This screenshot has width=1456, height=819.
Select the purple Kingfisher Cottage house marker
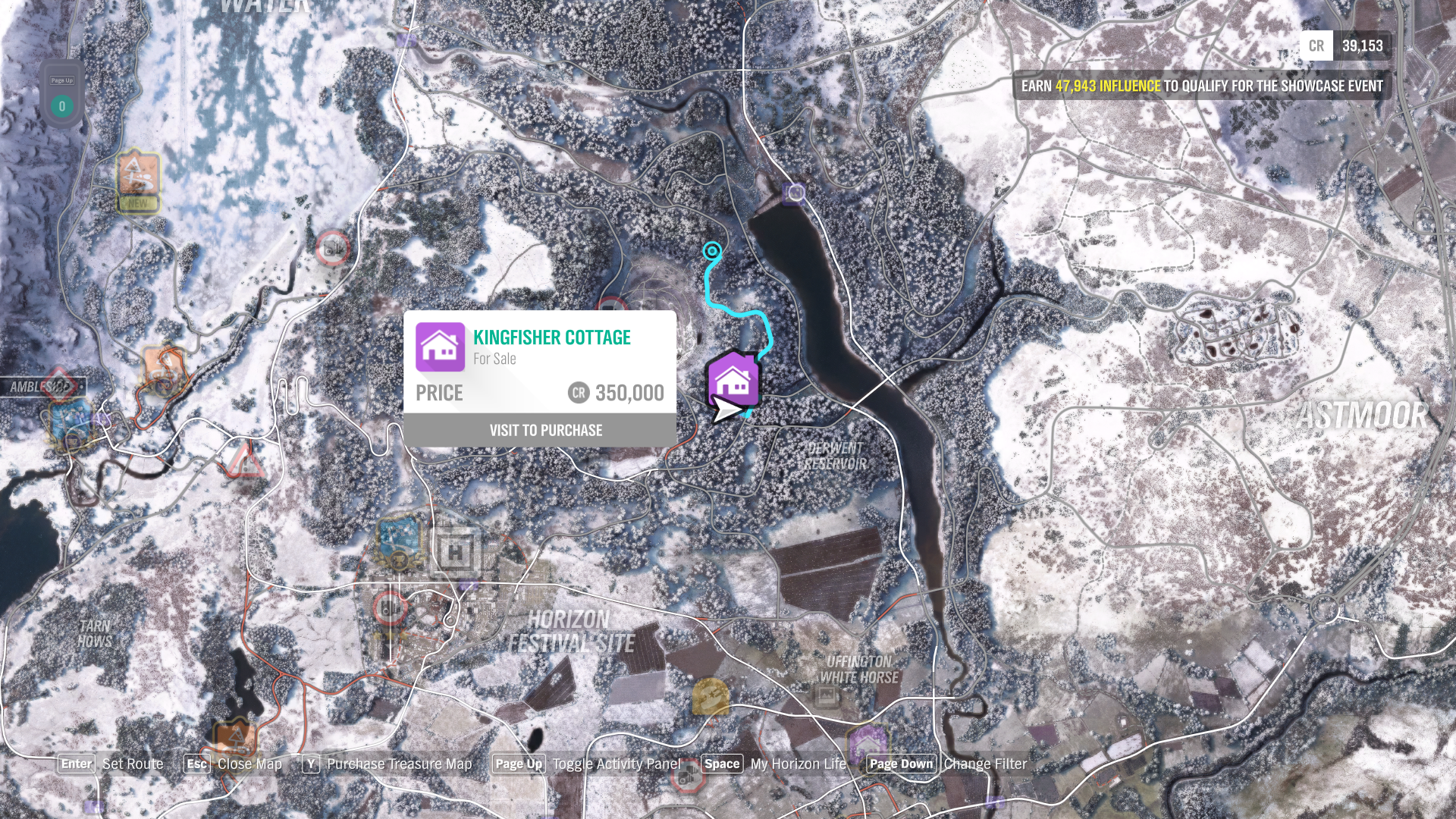click(x=733, y=379)
